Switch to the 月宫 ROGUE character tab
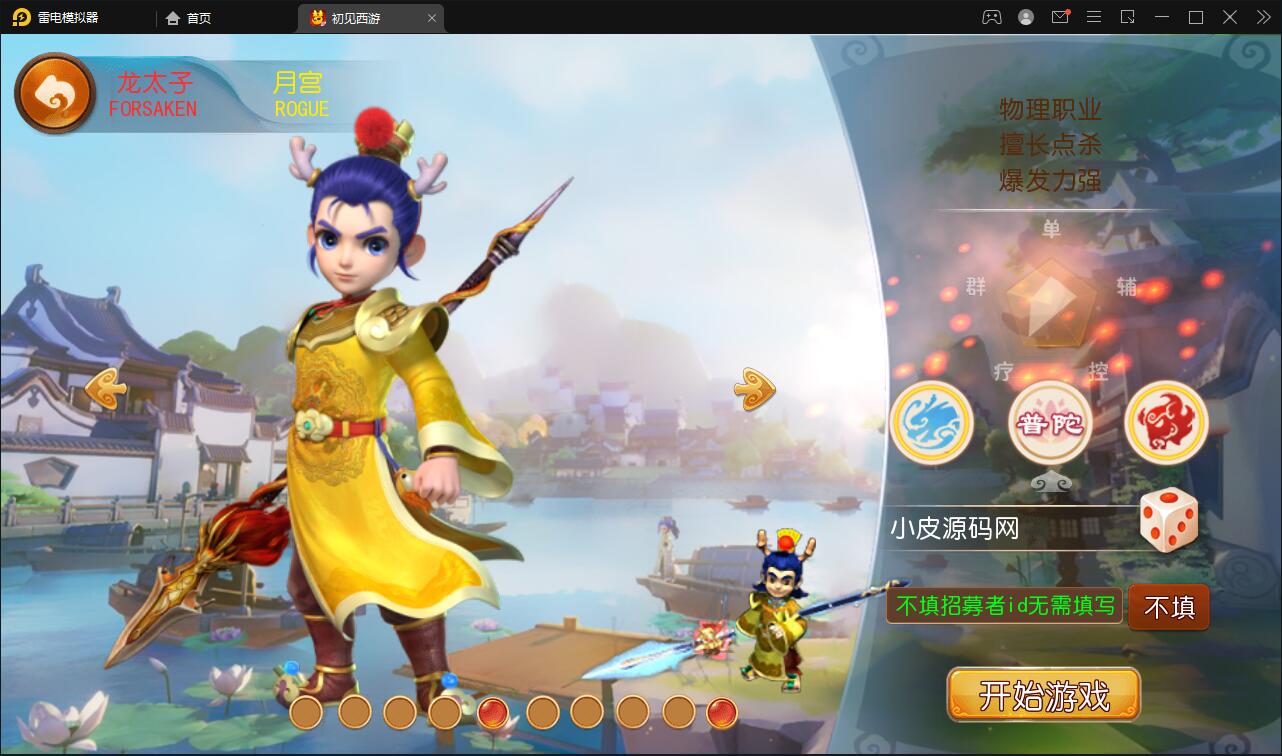 click(x=302, y=94)
